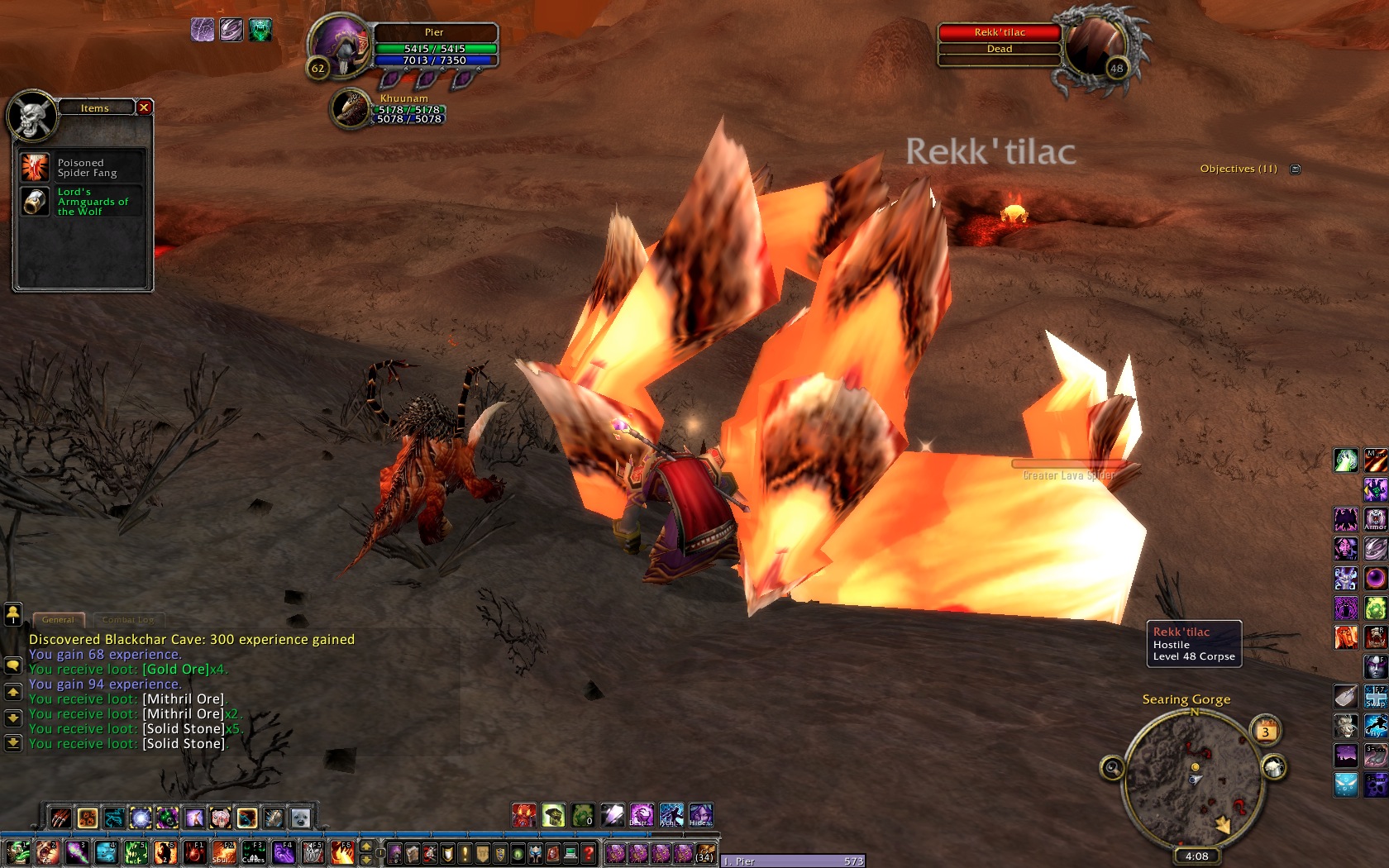Image resolution: width=1389 pixels, height=868 pixels.
Task: Switch to the Combat Log tab
Action: point(128,619)
